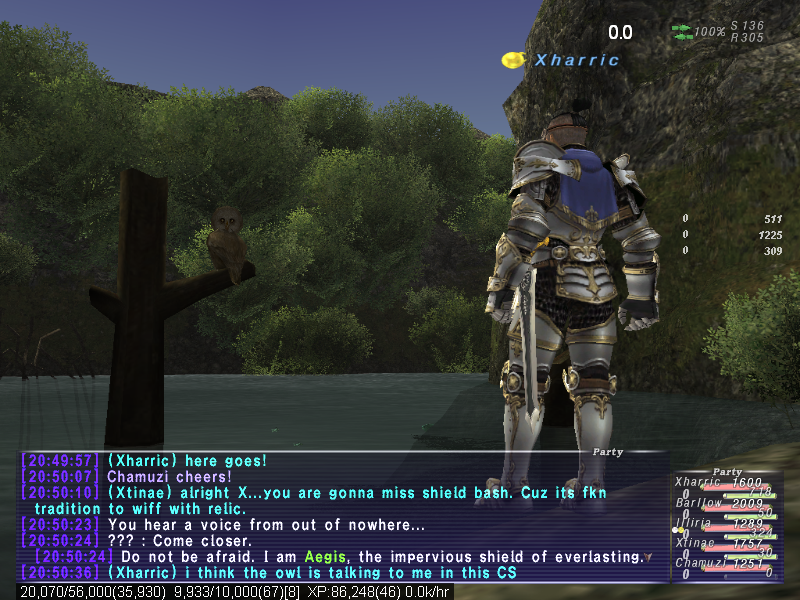This screenshot has height=600, width=800.
Task: Target Barllow in the party list
Action: pyautogui.click(x=699, y=503)
